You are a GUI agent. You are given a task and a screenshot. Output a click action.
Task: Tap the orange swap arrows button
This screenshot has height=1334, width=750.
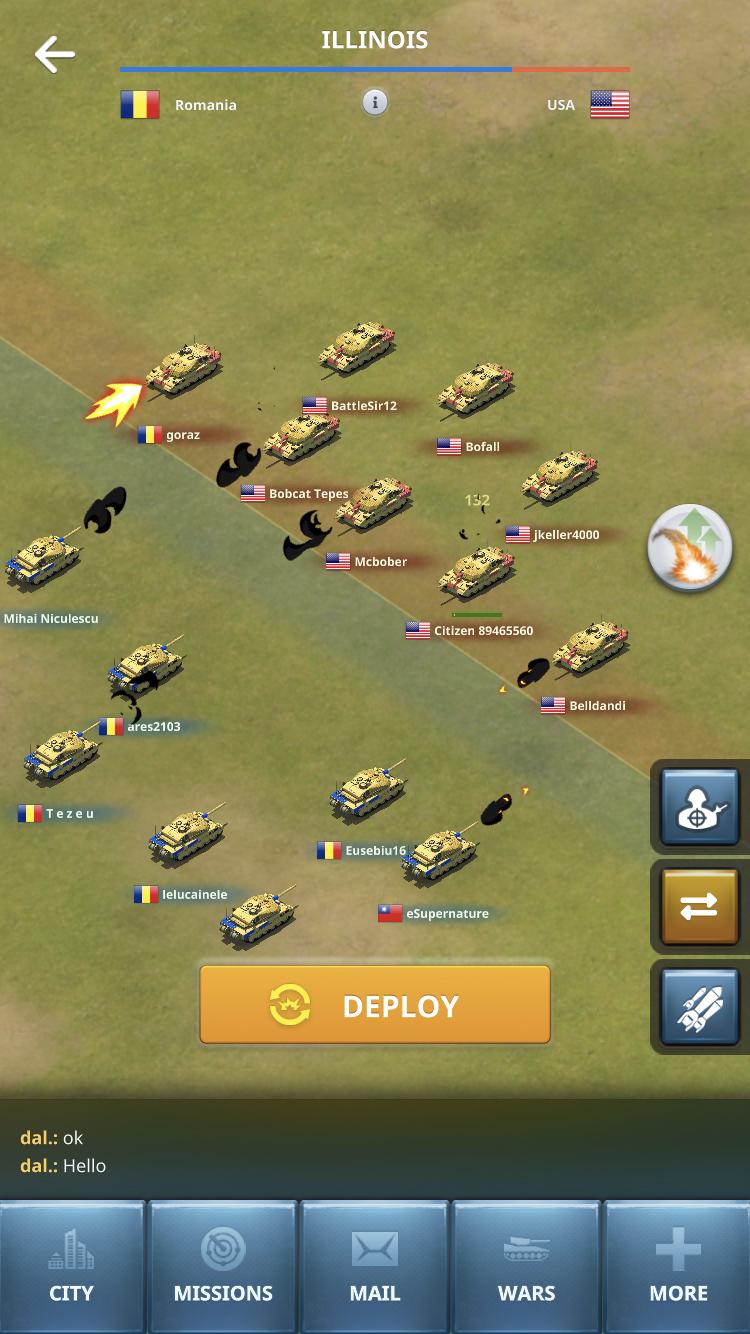[x=699, y=907]
